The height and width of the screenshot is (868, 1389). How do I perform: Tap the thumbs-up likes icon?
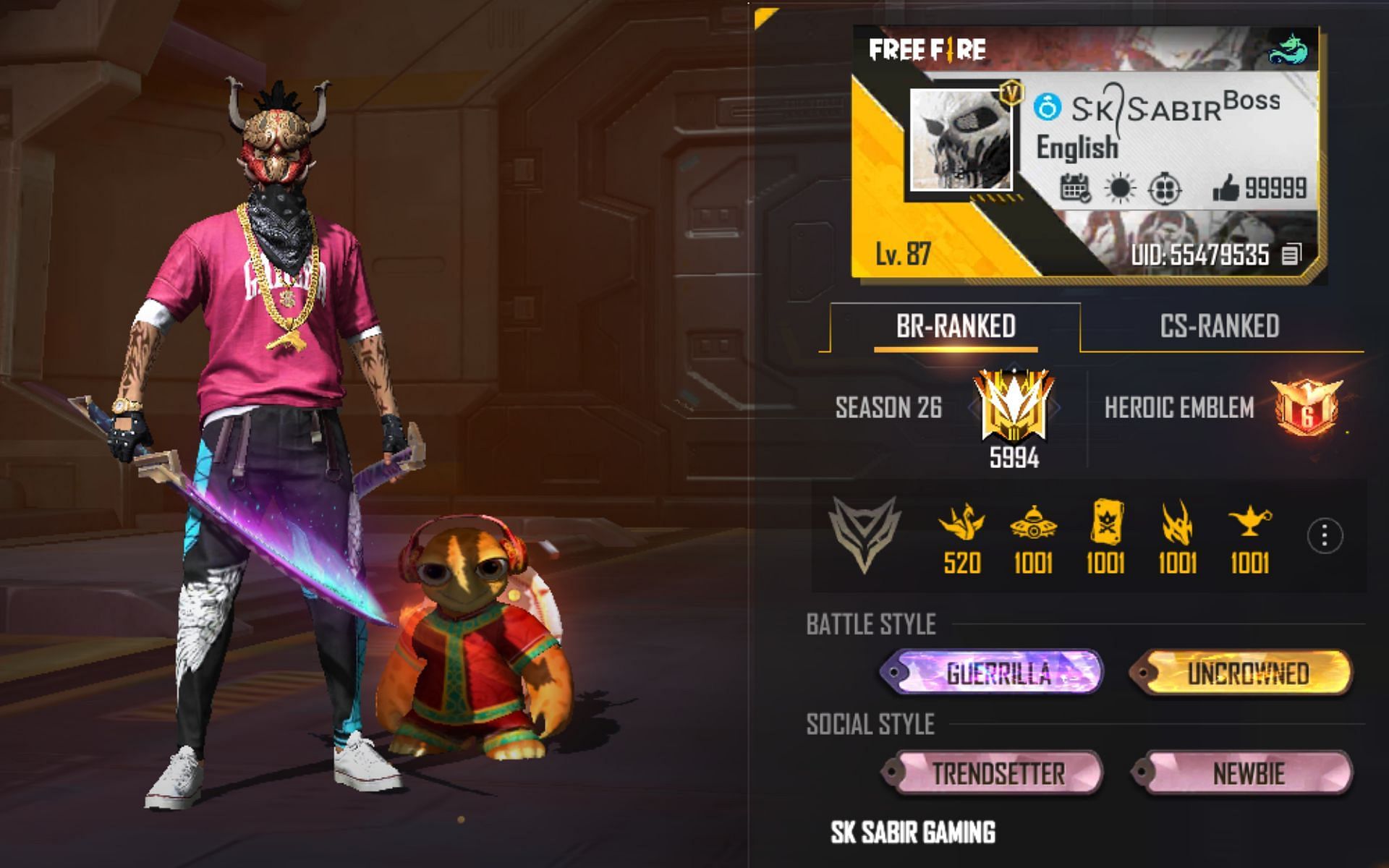1226,190
